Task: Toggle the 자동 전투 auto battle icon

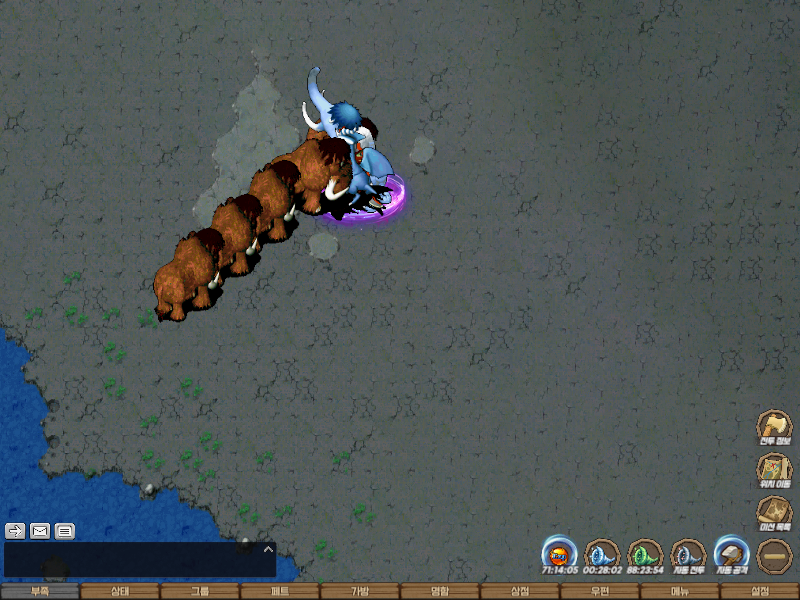Action: (x=688, y=554)
